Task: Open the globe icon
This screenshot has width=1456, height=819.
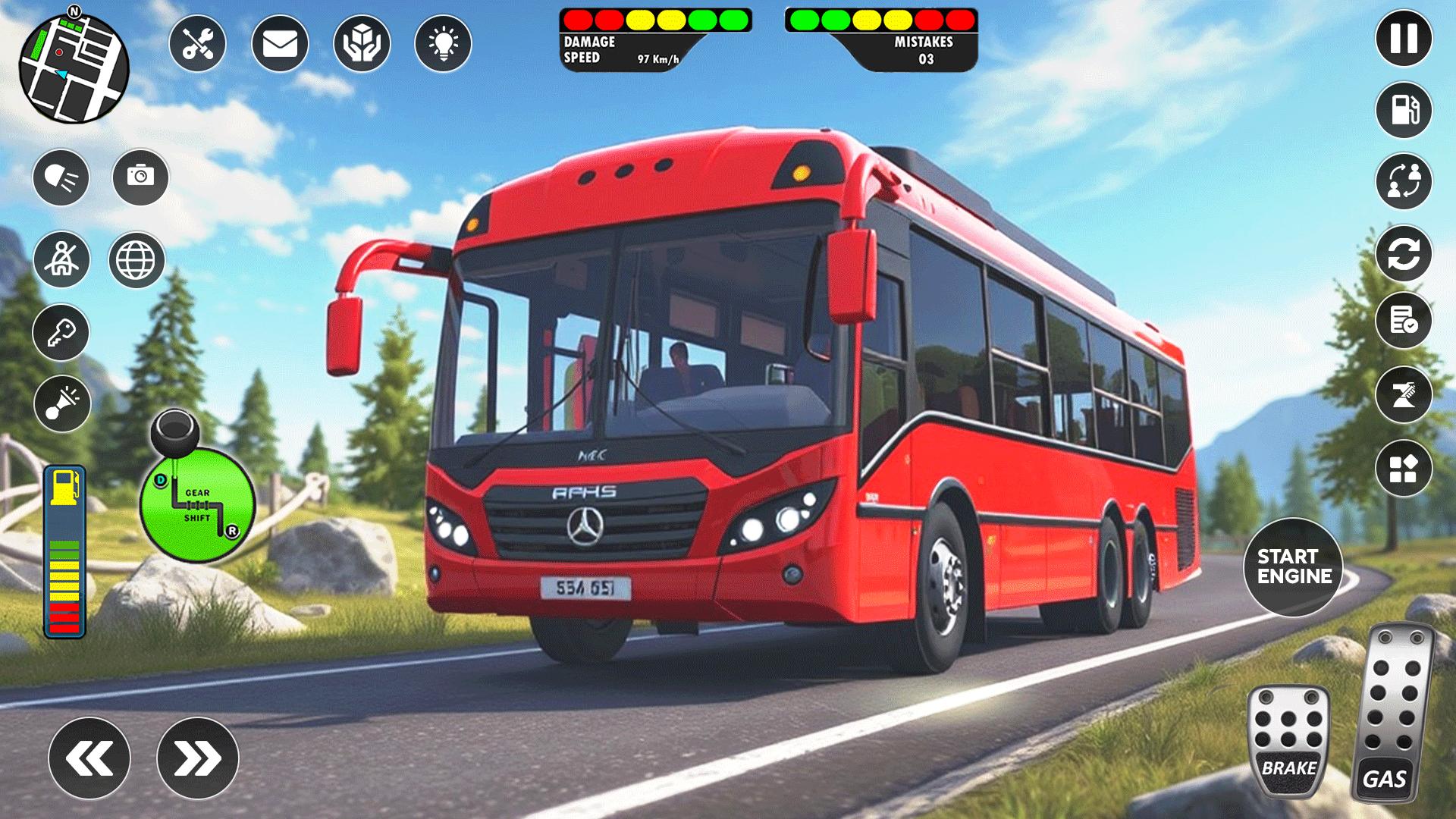Action: tap(136, 260)
